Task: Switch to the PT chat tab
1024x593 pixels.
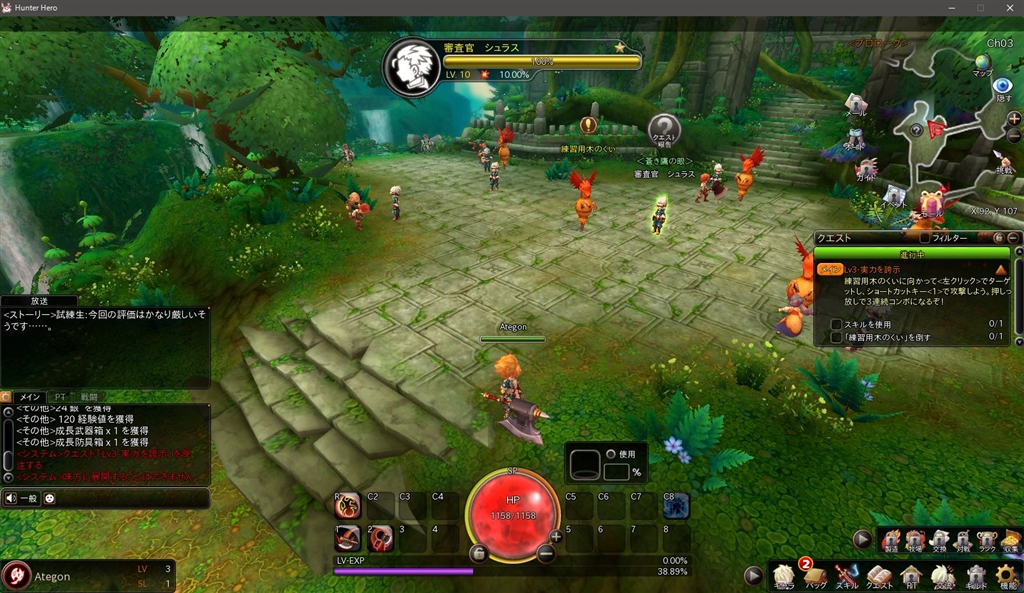Action: (x=60, y=397)
